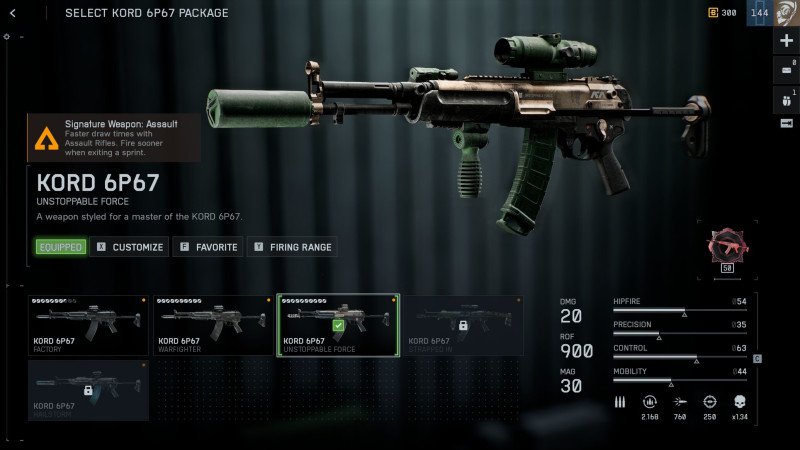Select the KORD 6P67 Factory package
The image size is (800, 450).
click(88, 325)
